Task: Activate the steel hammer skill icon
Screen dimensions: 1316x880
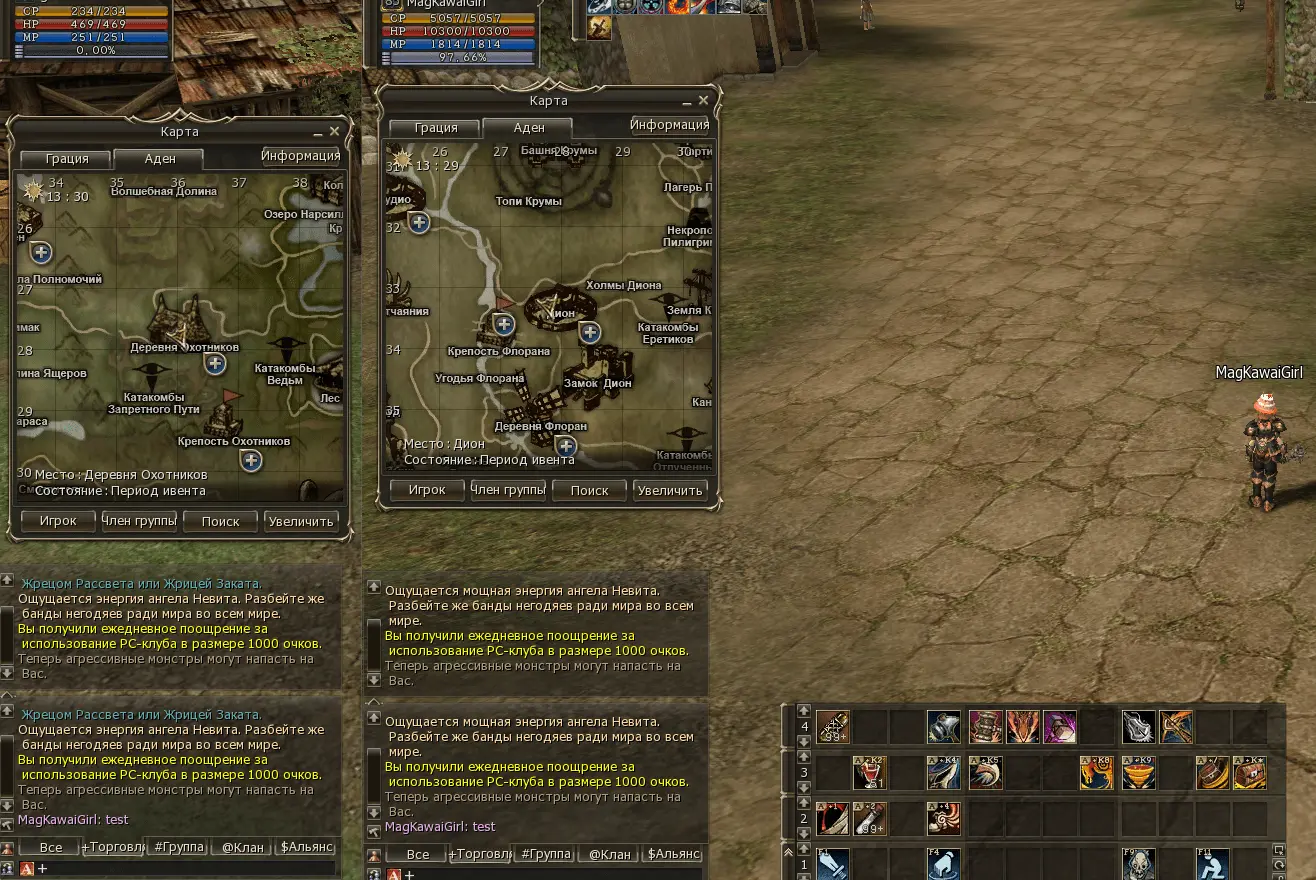Action: pos(943,726)
